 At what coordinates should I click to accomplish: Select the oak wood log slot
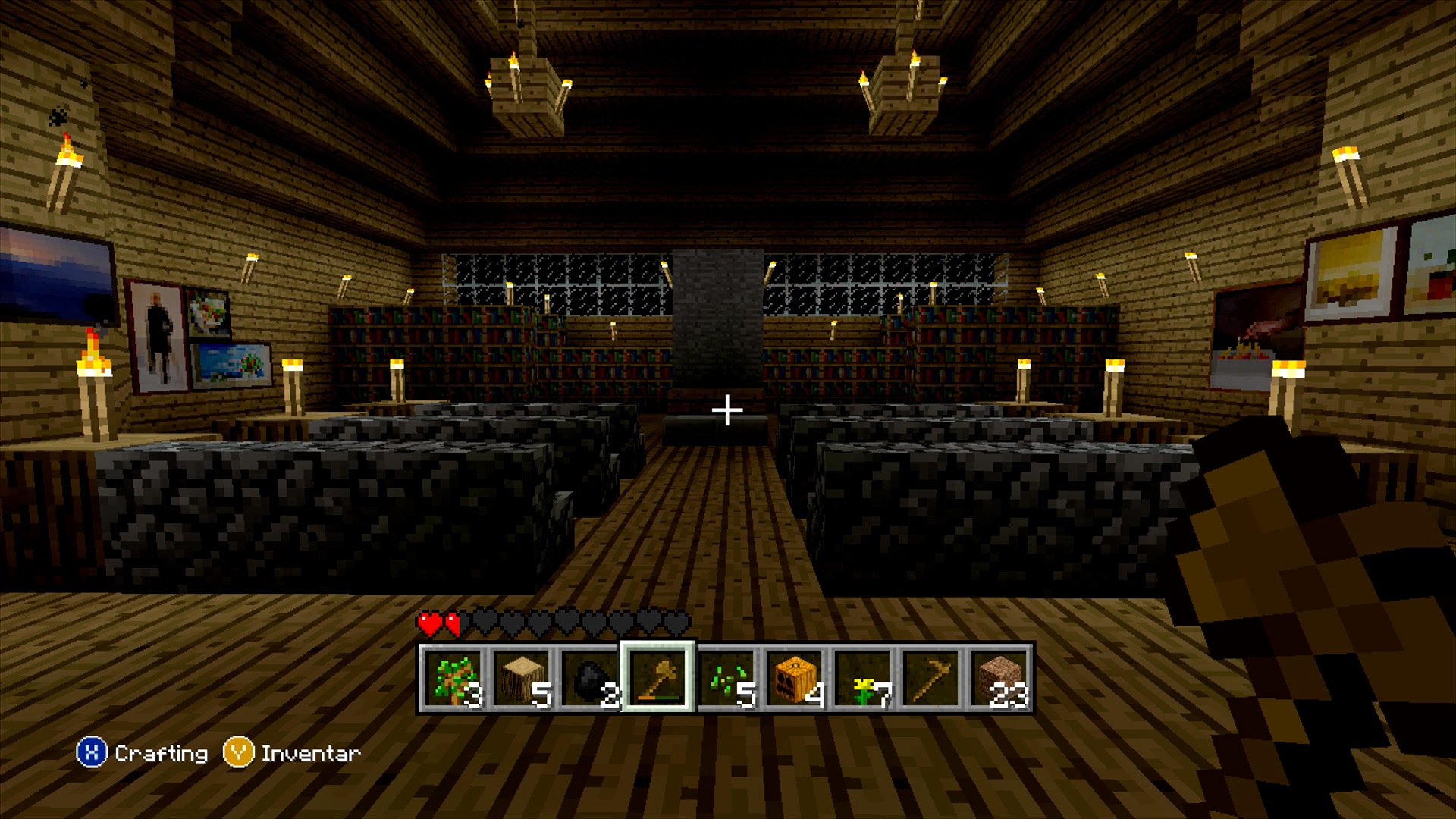[522, 678]
